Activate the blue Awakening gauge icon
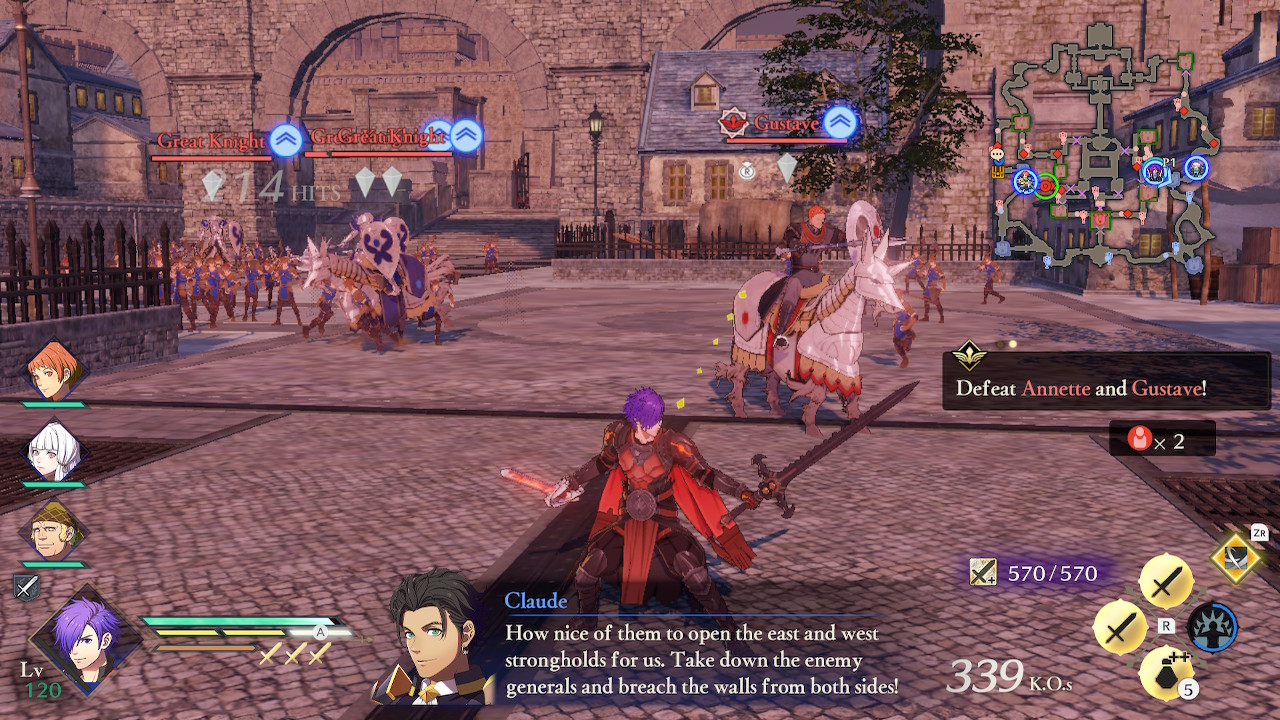Screen dimensions: 1280x720 (1212, 627)
